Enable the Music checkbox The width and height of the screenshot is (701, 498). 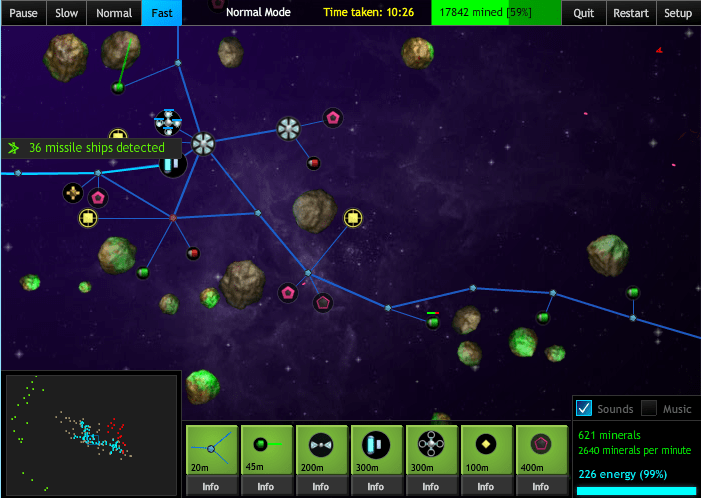pyautogui.click(x=649, y=408)
